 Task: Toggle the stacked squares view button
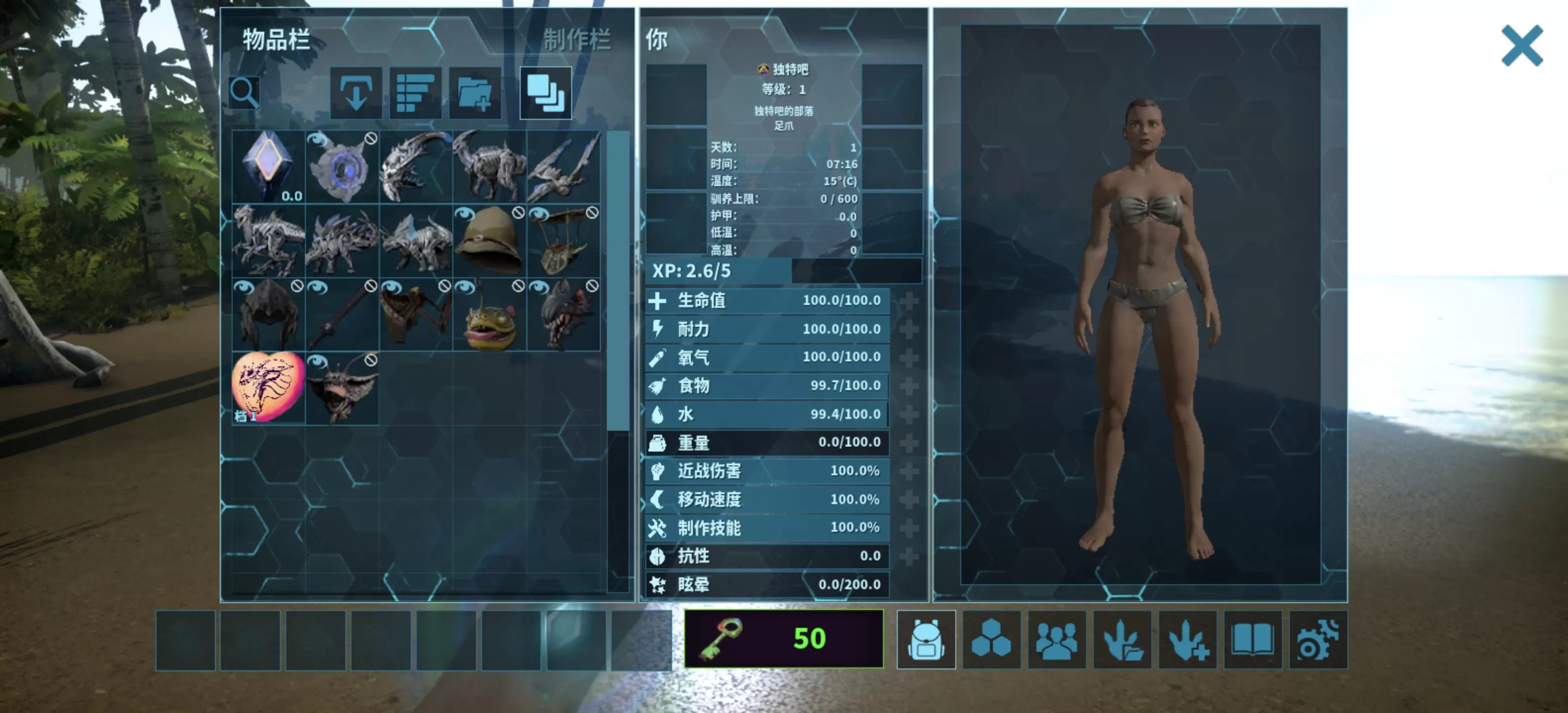(545, 93)
